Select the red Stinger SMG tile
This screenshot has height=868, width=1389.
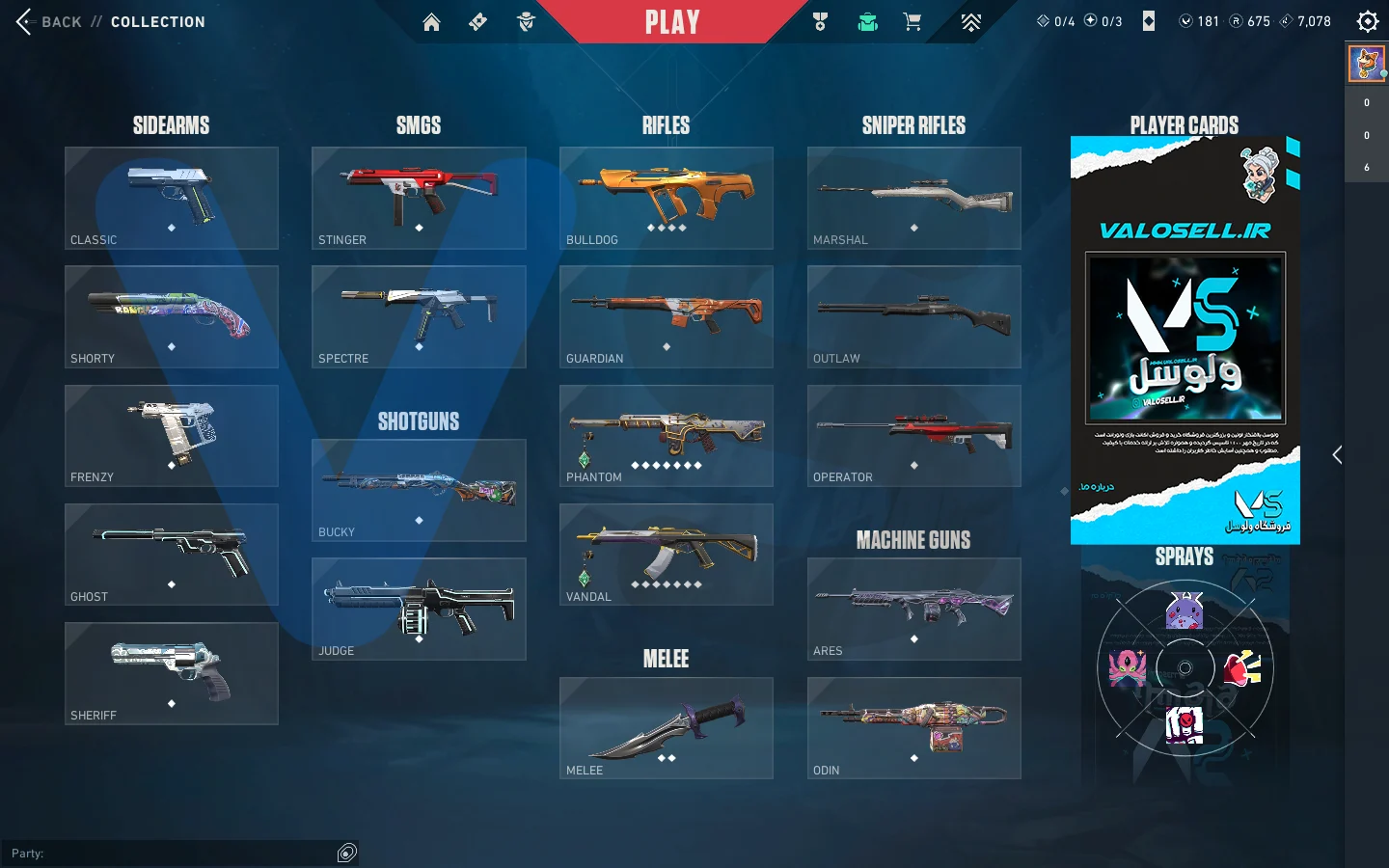tap(419, 198)
